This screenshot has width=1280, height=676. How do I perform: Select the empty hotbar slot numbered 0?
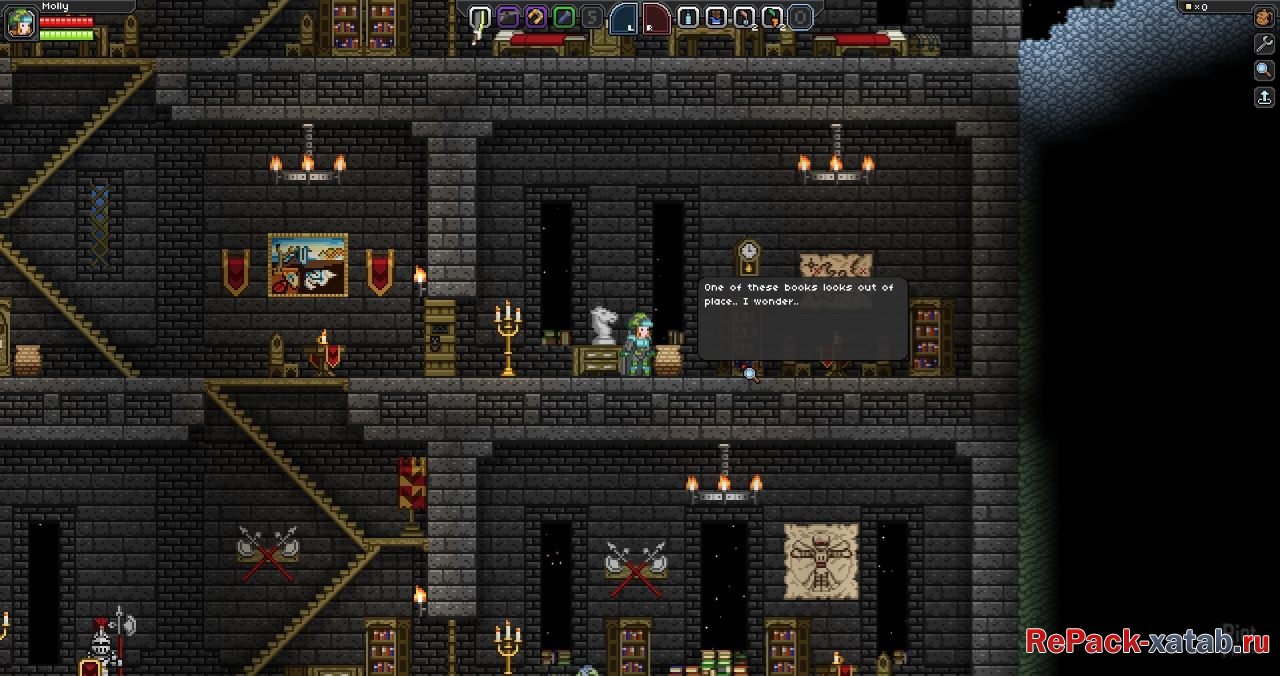pos(800,17)
